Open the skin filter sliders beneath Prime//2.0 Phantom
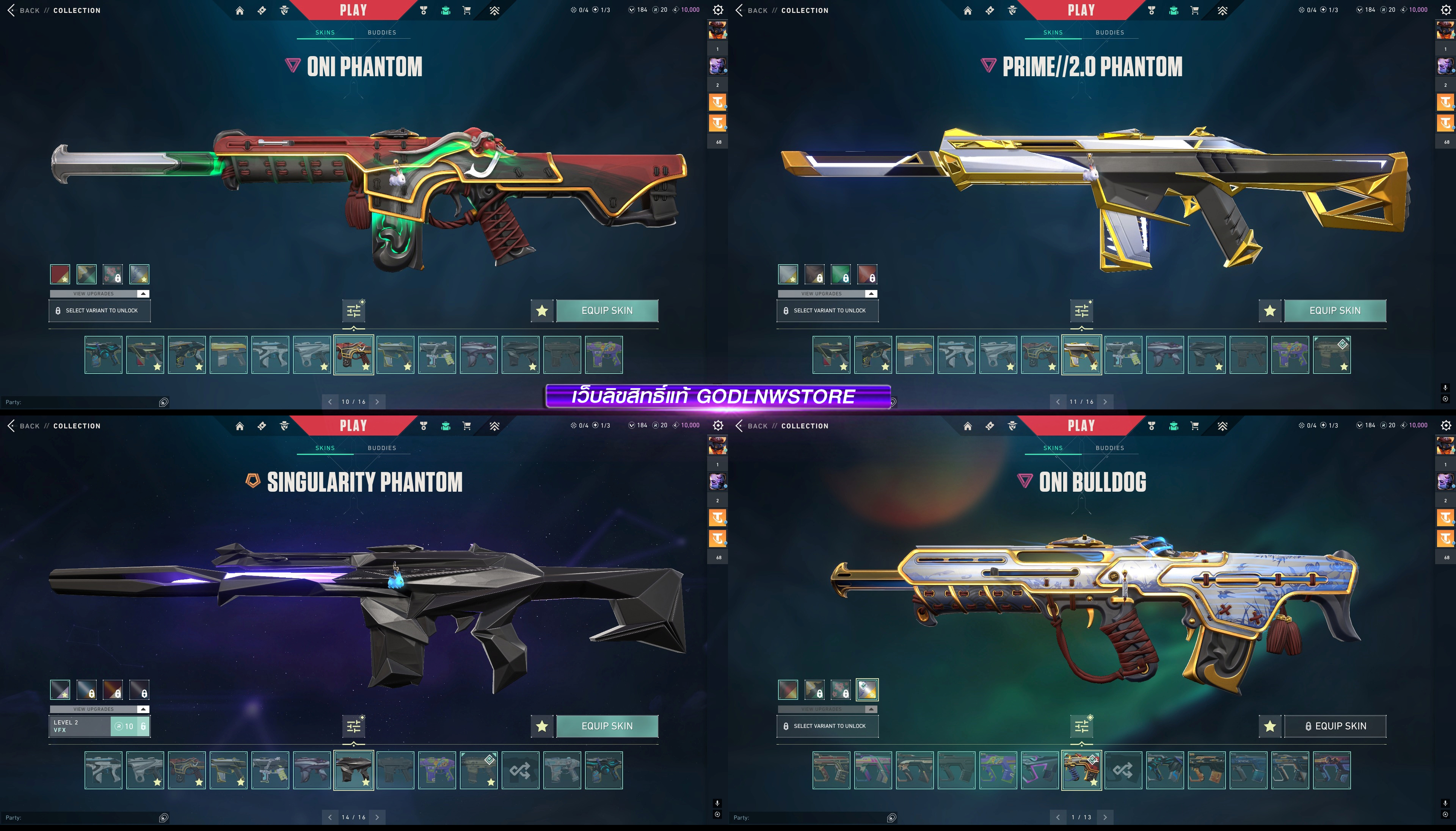 [1082, 311]
